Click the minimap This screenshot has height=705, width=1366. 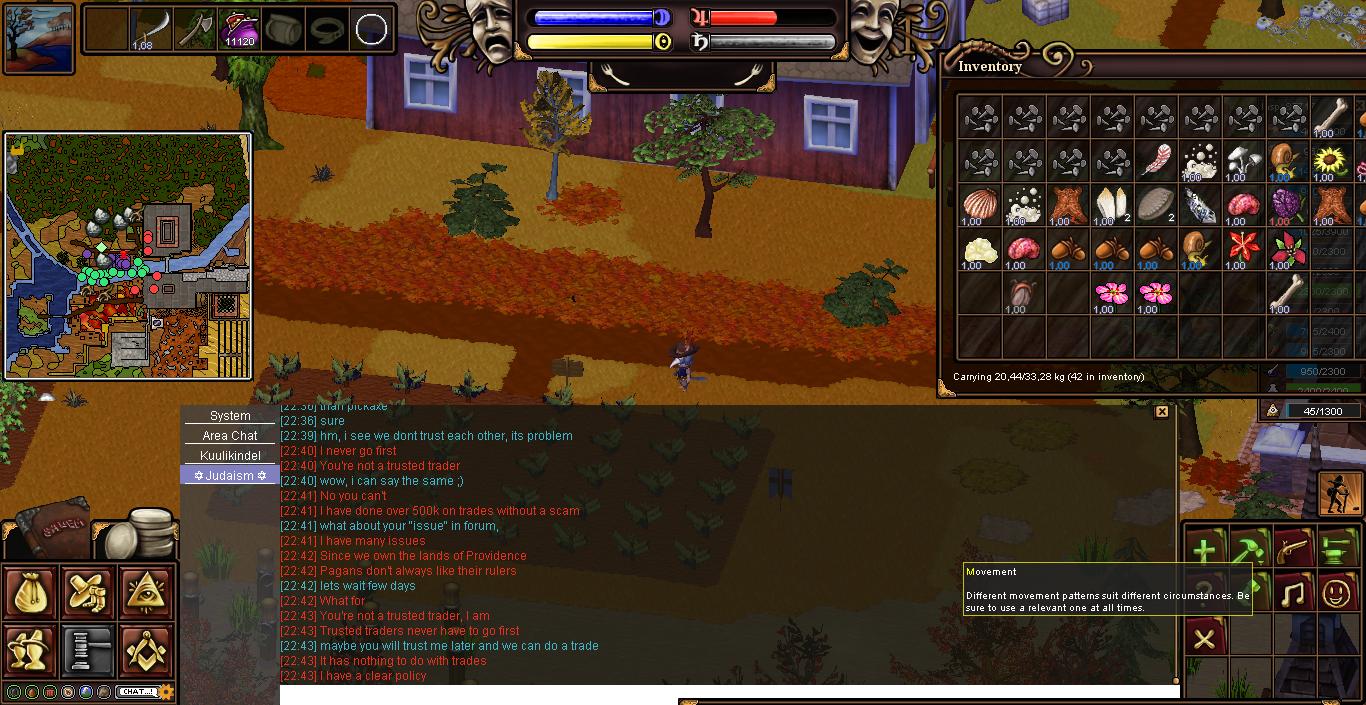click(x=128, y=256)
